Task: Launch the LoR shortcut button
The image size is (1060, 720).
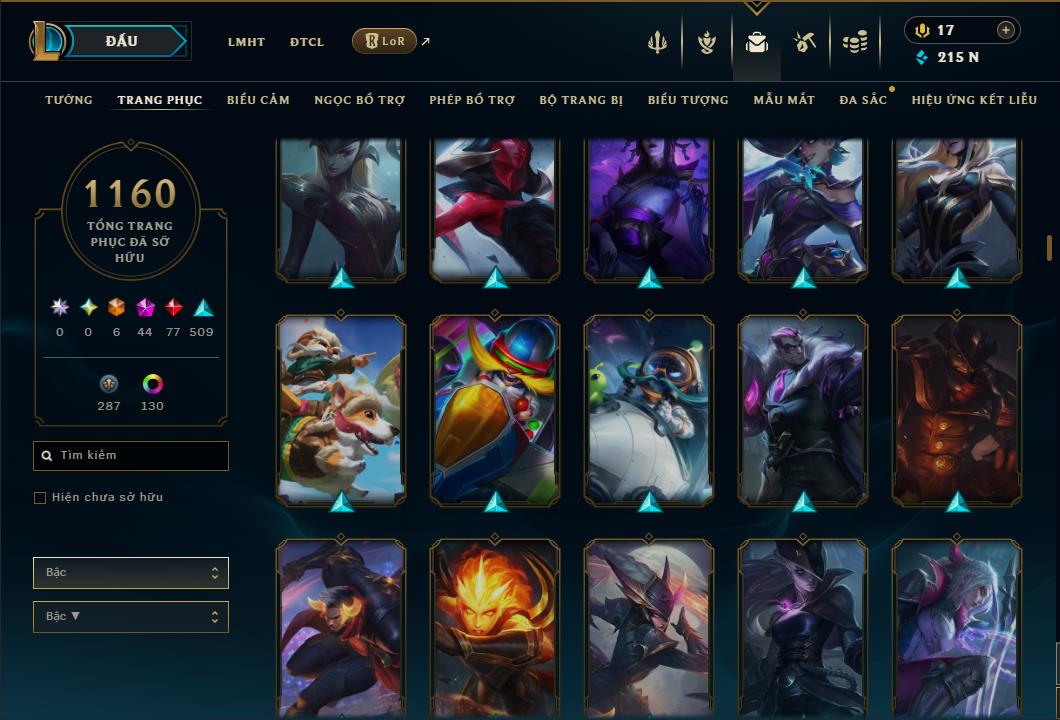Action: [x=384, y=41]
